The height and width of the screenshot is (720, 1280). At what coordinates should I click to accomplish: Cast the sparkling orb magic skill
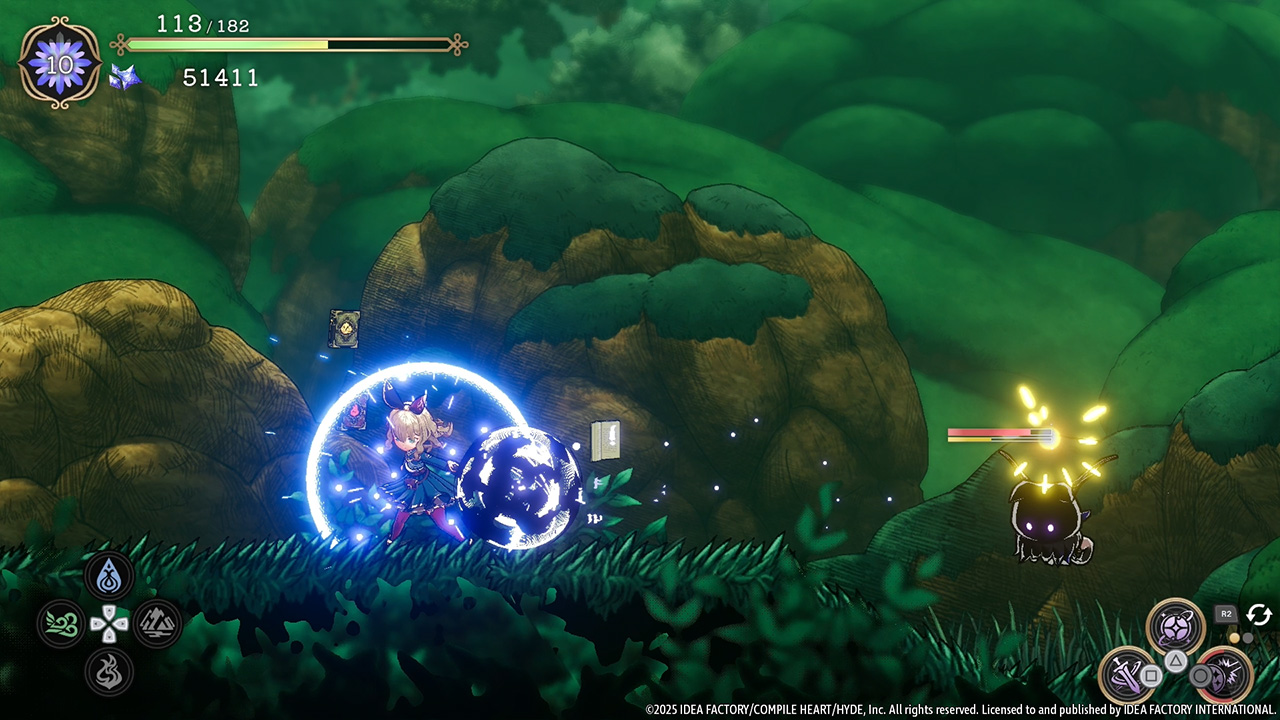coord(1175,627)
